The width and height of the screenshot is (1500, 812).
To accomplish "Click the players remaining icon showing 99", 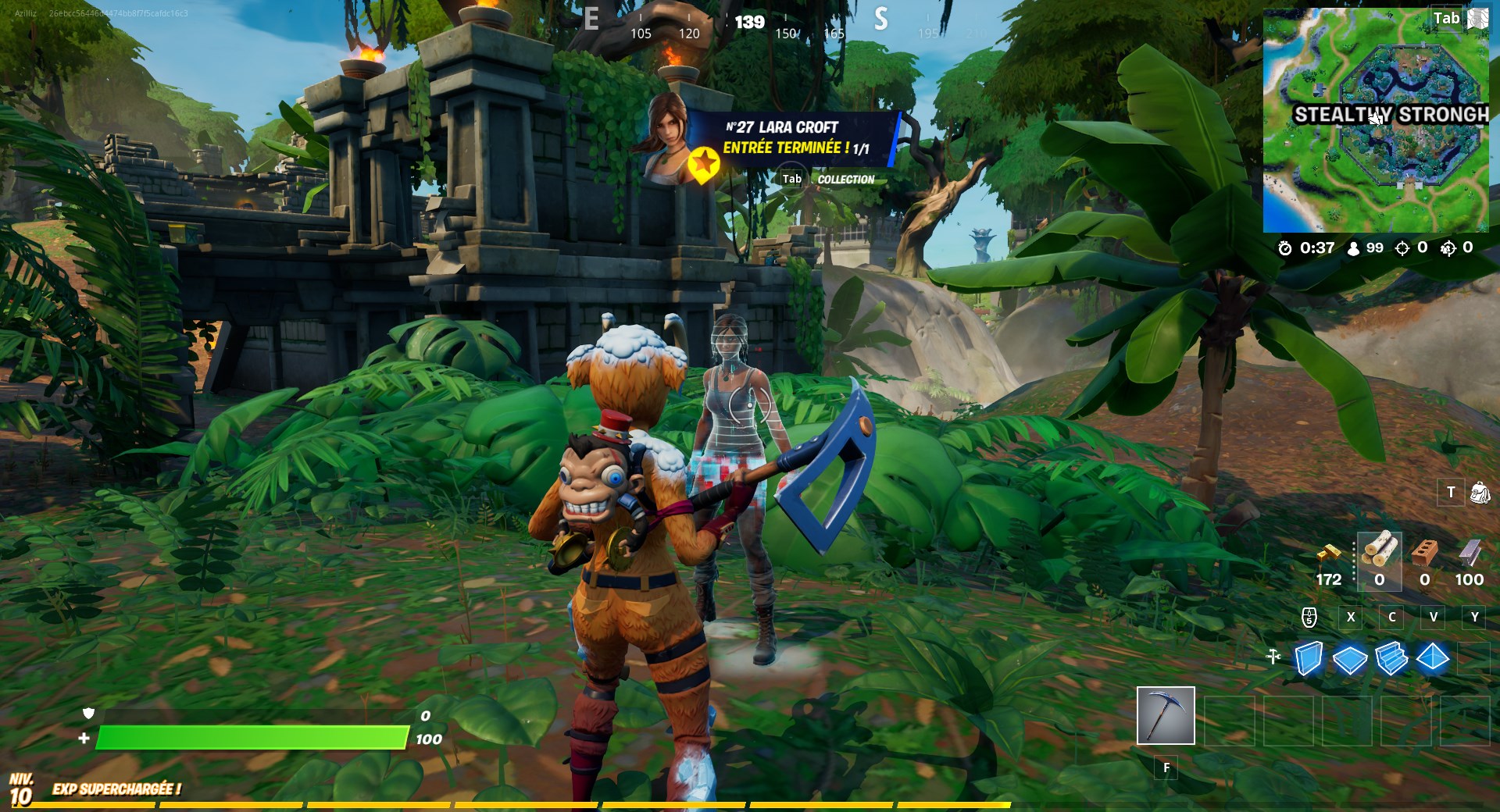I will click(x=1352, y=249).
